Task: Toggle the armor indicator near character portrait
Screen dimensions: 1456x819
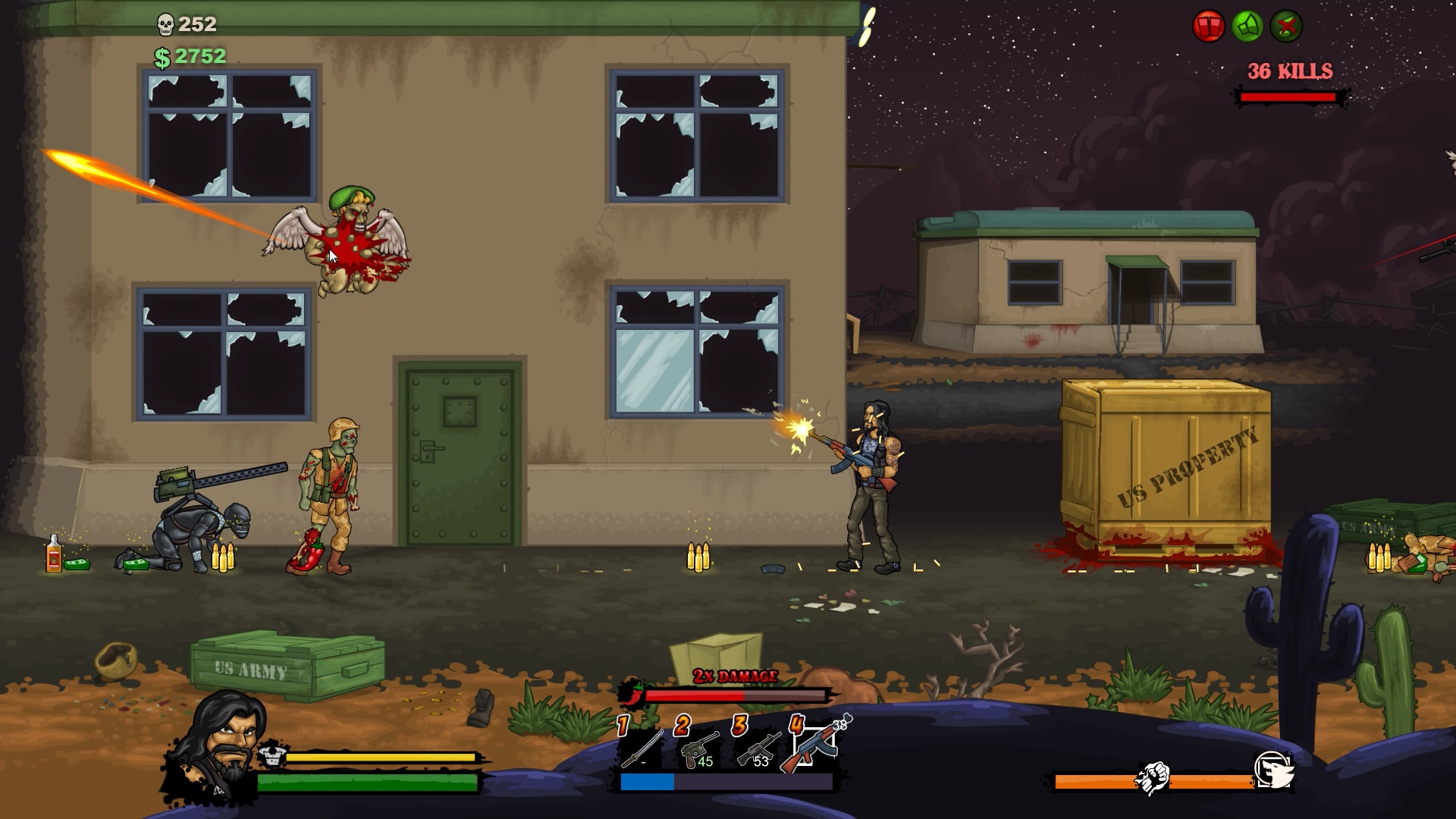Action: (271, 757)
